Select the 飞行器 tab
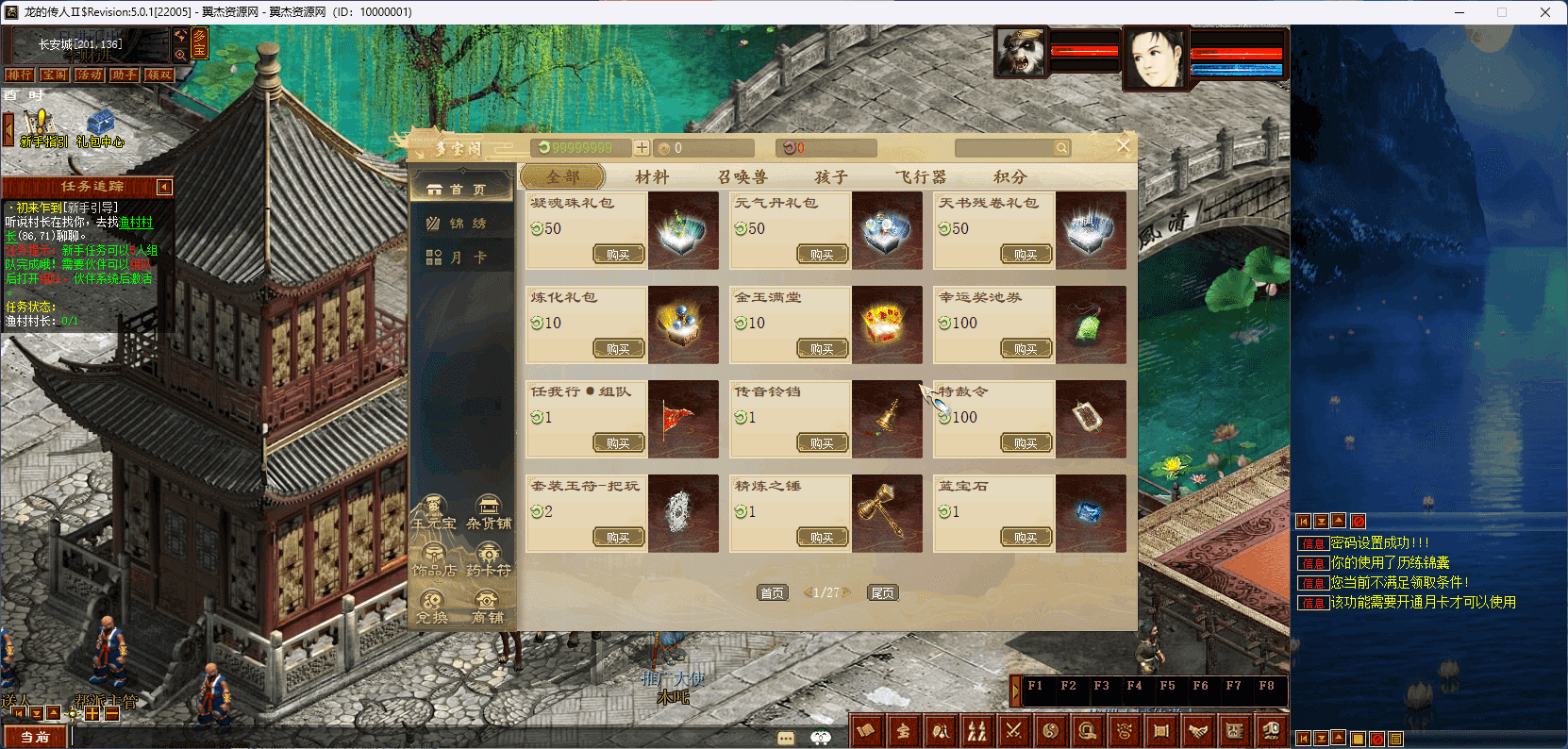The height and width of the screenshot is (749, 1568). click(x=920, y=177)
